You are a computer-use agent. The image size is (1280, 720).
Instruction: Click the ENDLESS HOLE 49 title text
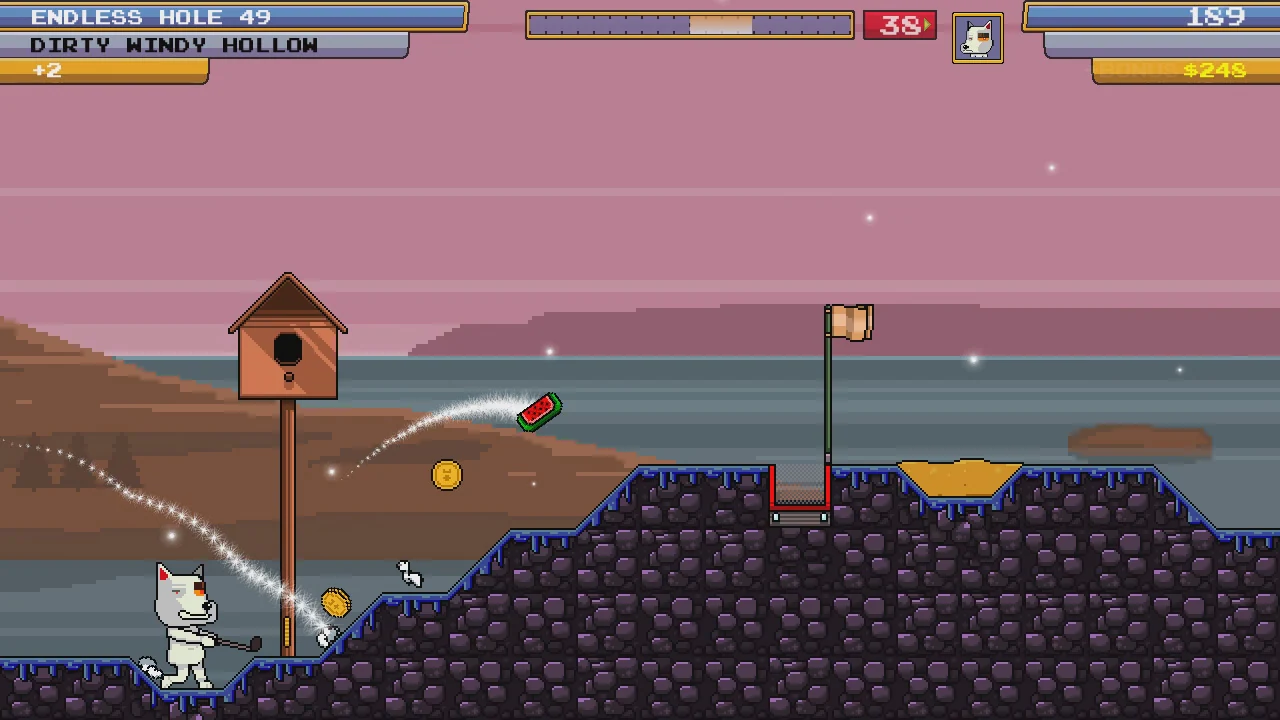(x=150, y=17)
